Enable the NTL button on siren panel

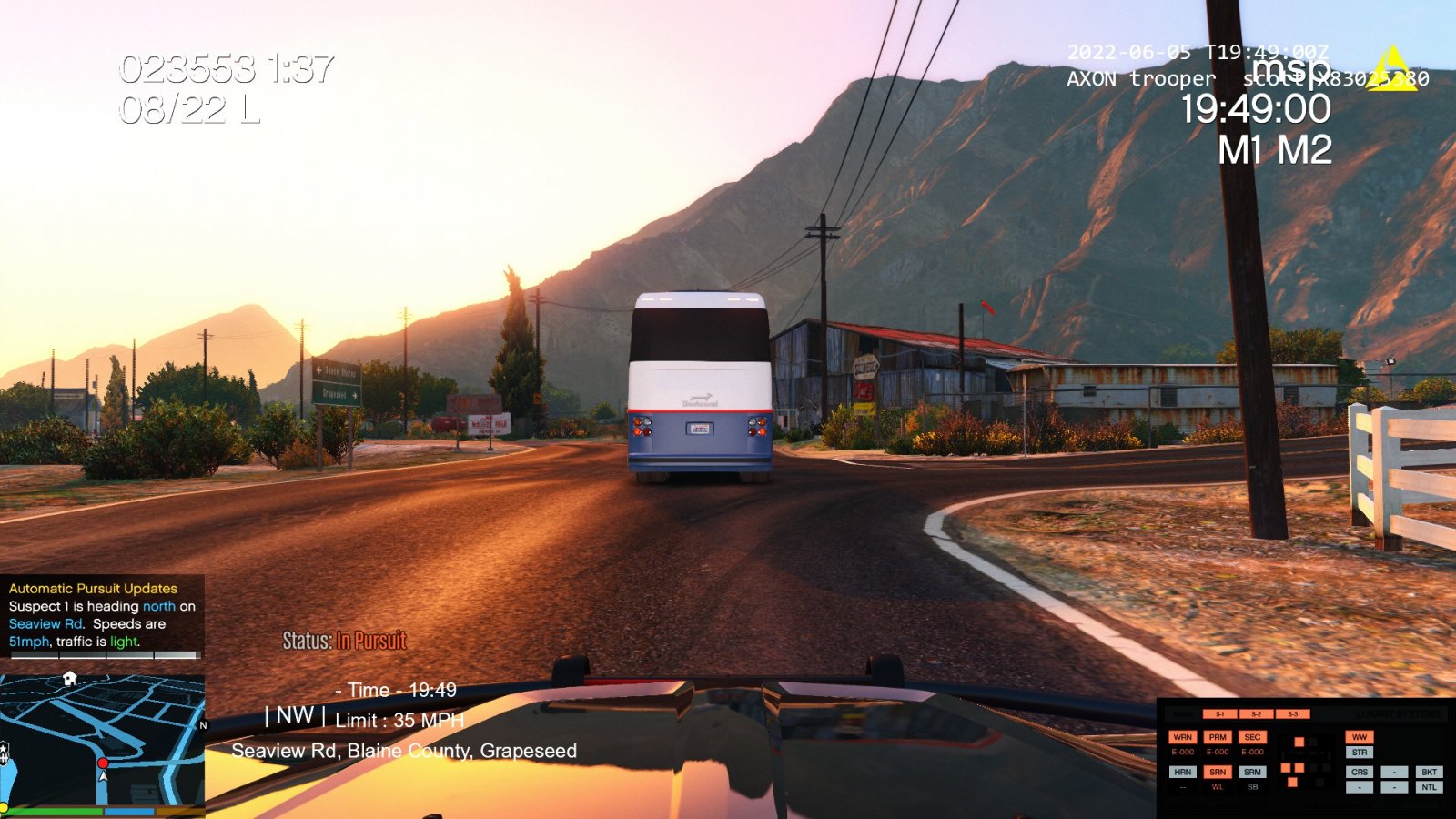pos(1429,787)
